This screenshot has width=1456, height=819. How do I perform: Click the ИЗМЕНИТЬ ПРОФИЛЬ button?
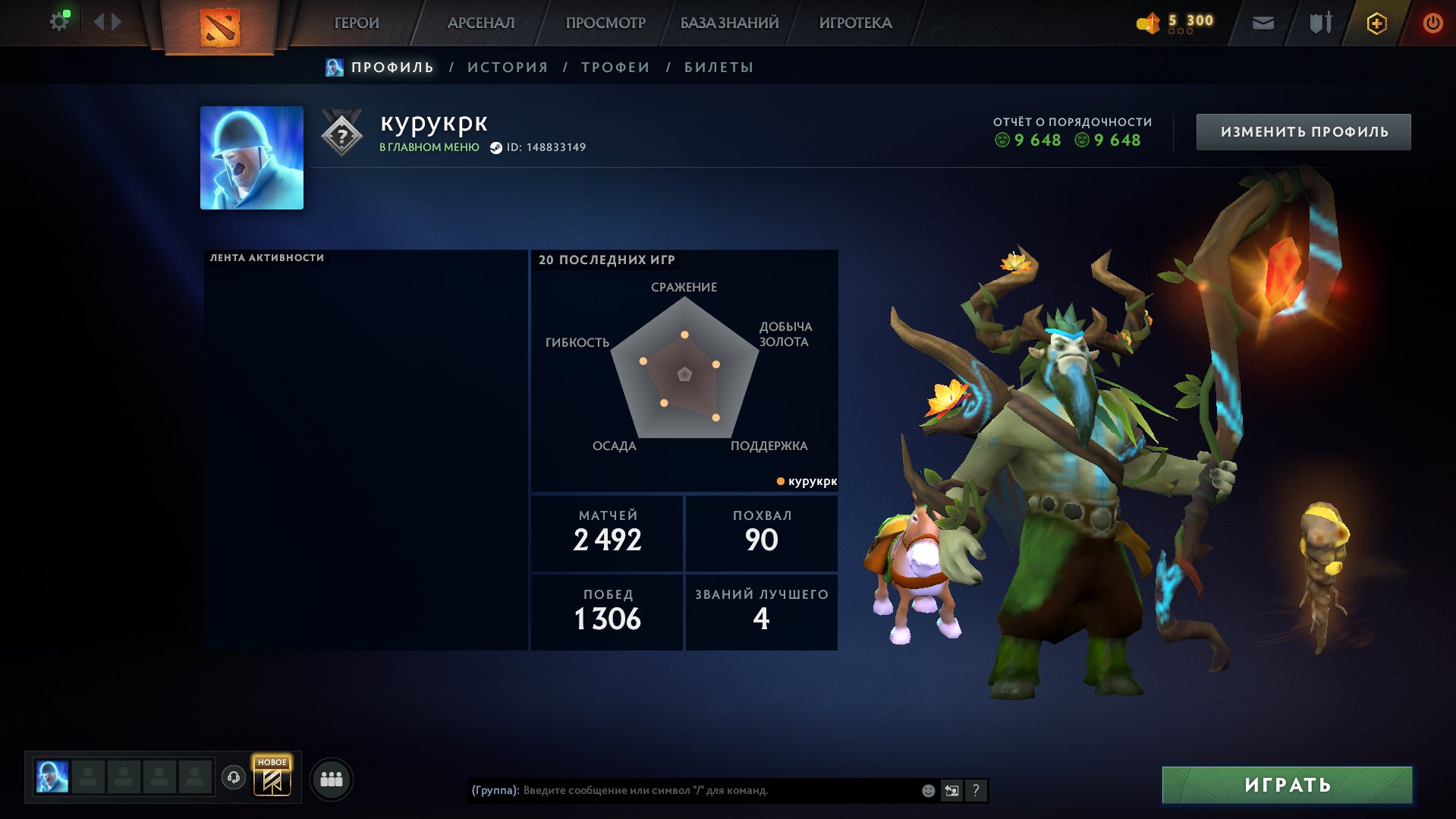[1303, 131]
